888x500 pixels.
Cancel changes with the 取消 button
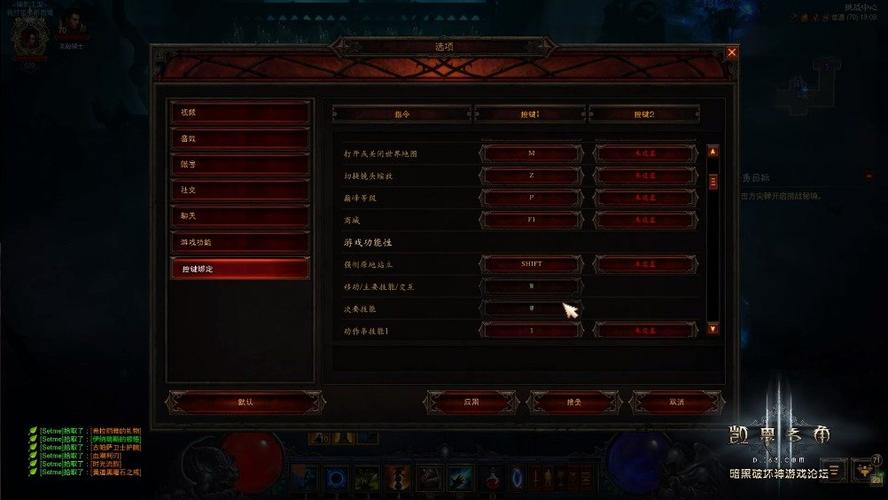[x=677, y=402]
